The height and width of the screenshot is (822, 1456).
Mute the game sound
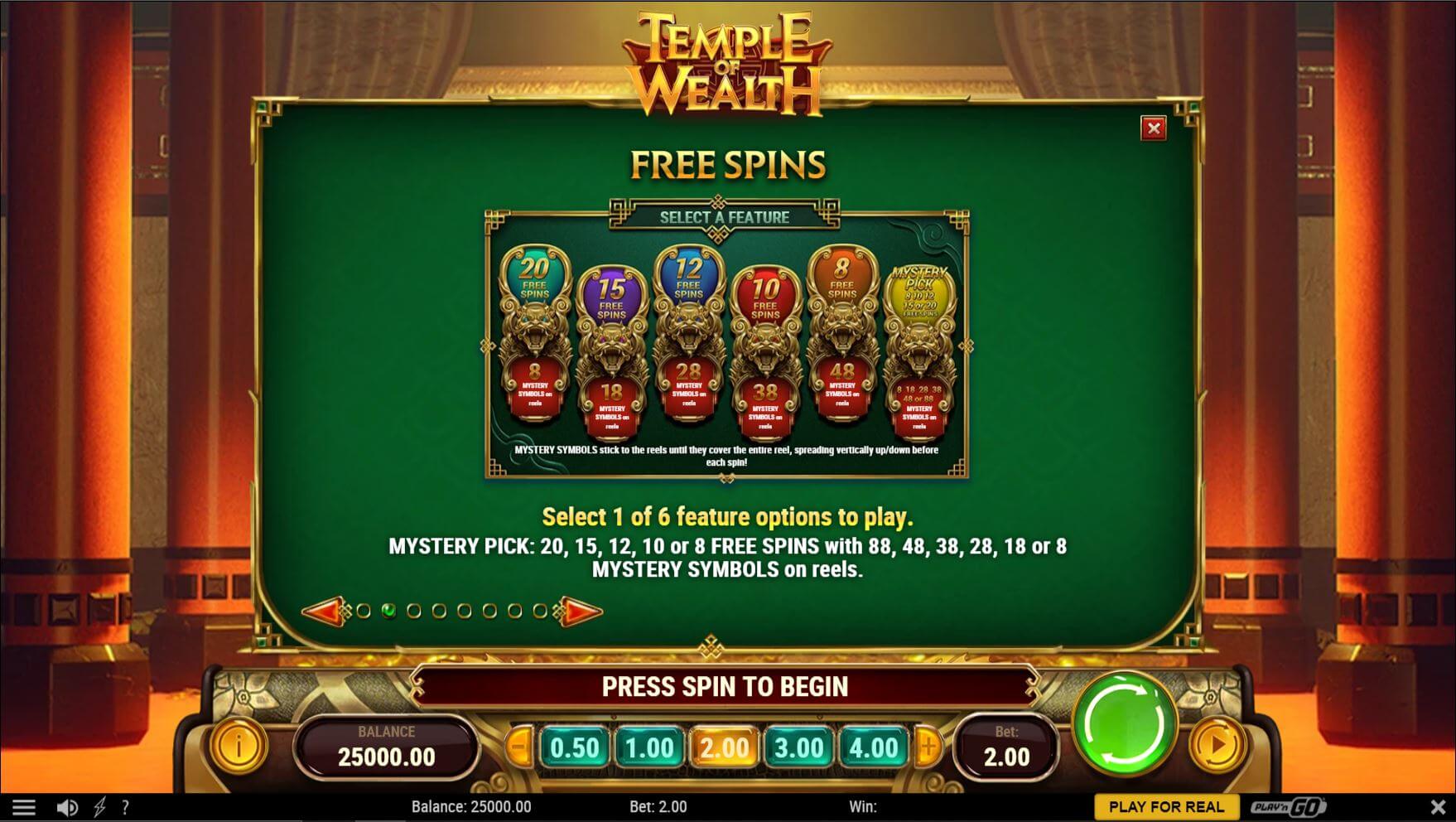[x=68, y=805]
